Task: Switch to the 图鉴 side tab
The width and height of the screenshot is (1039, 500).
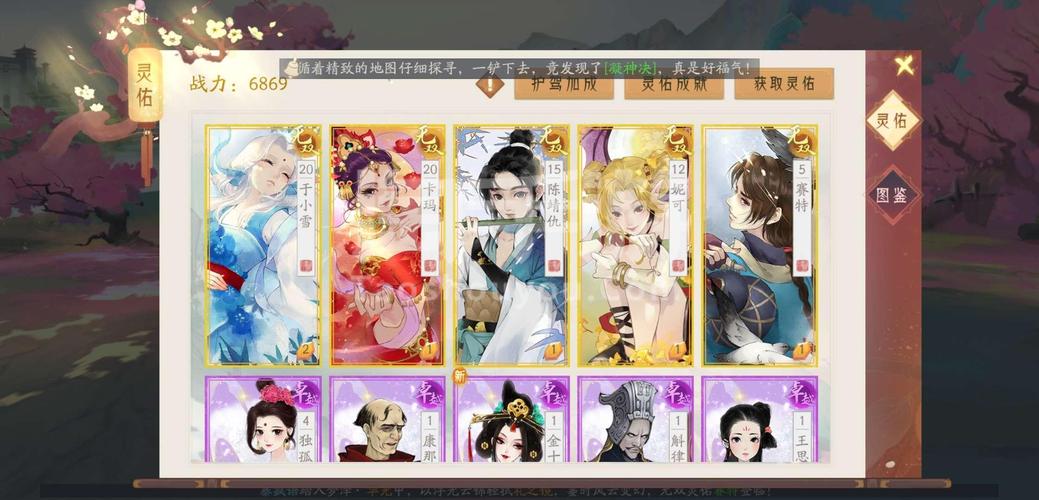Action: (892, 194)
